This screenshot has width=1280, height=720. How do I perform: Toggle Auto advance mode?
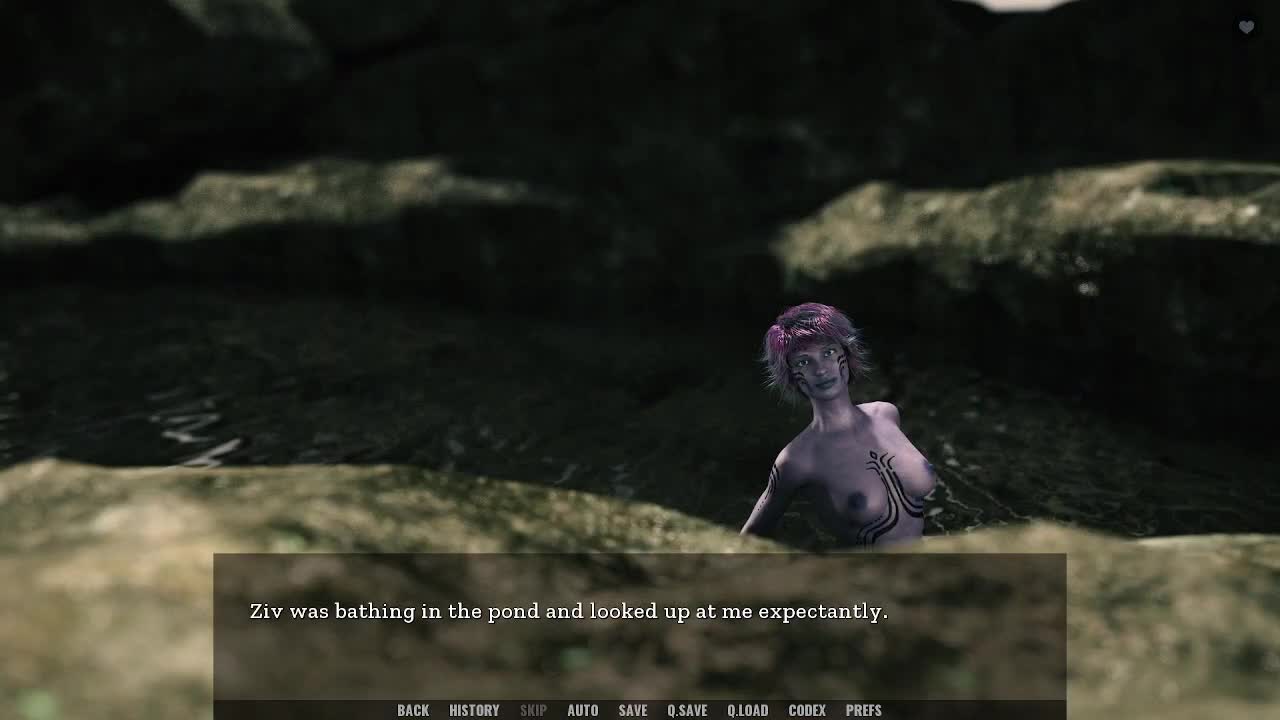point(582,710)
